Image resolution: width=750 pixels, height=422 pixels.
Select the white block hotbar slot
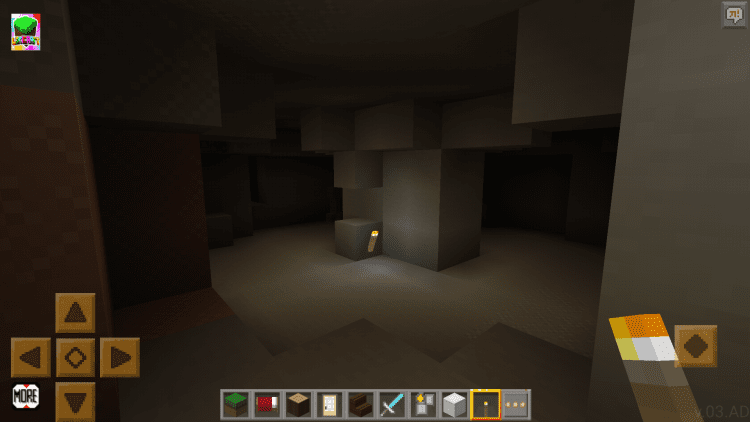click(454, 404)
